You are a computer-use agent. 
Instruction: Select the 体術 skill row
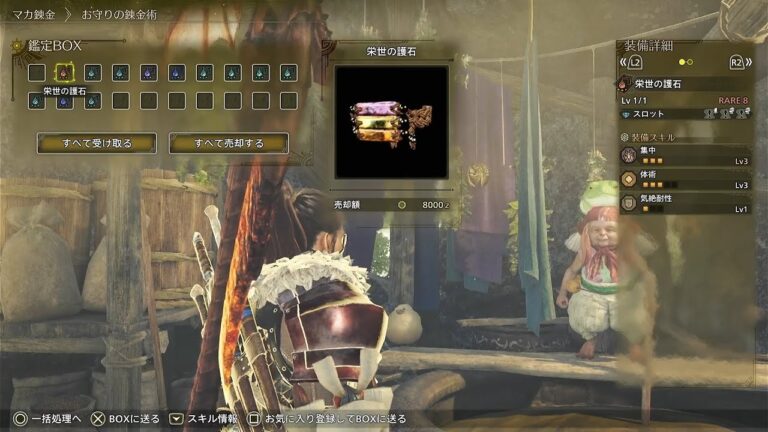tap(685, 180)
